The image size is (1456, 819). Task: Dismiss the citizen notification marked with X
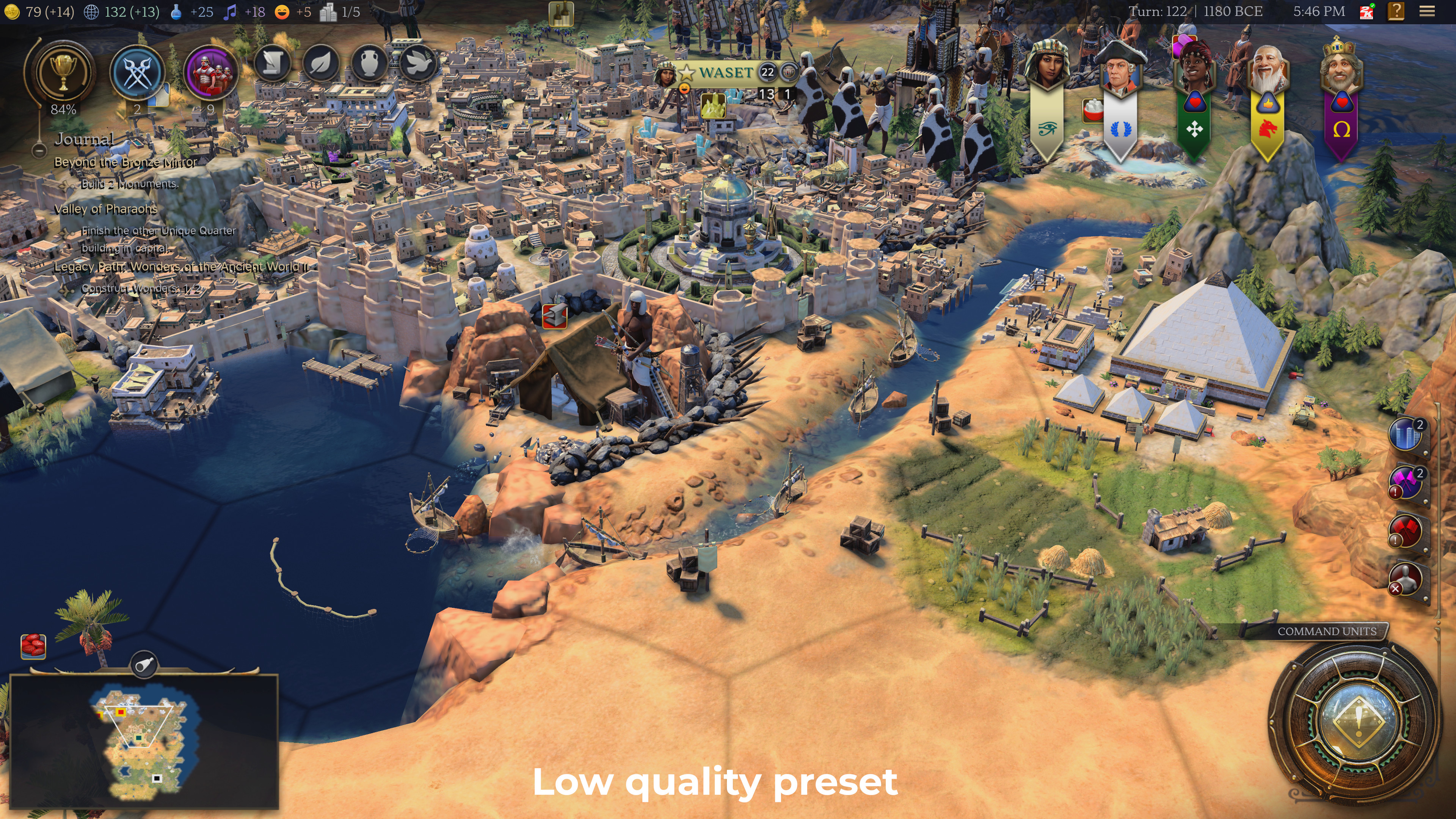tap(1406, 579)
